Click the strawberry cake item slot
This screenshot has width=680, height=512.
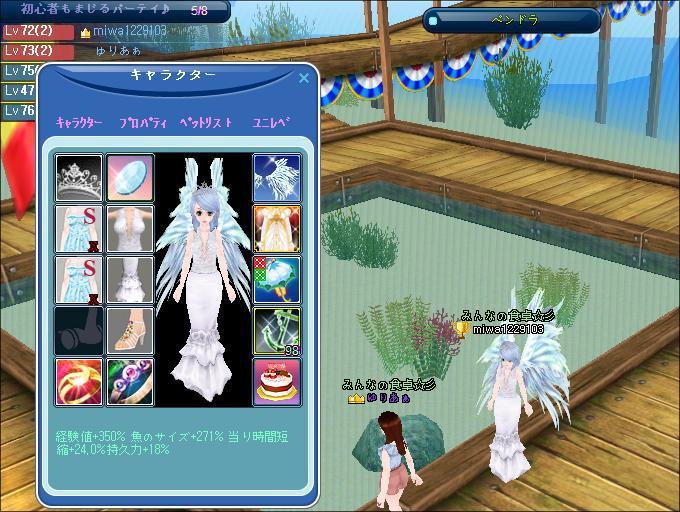click(x=277, y=381)
